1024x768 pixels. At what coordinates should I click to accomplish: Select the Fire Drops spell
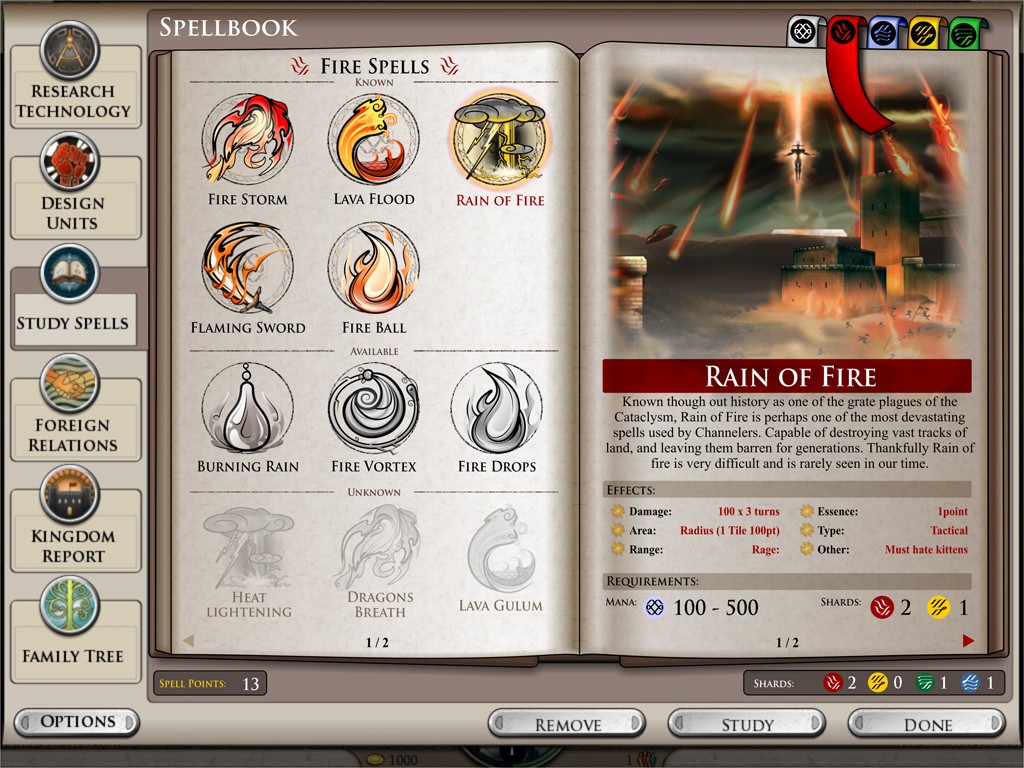[497, 408]
